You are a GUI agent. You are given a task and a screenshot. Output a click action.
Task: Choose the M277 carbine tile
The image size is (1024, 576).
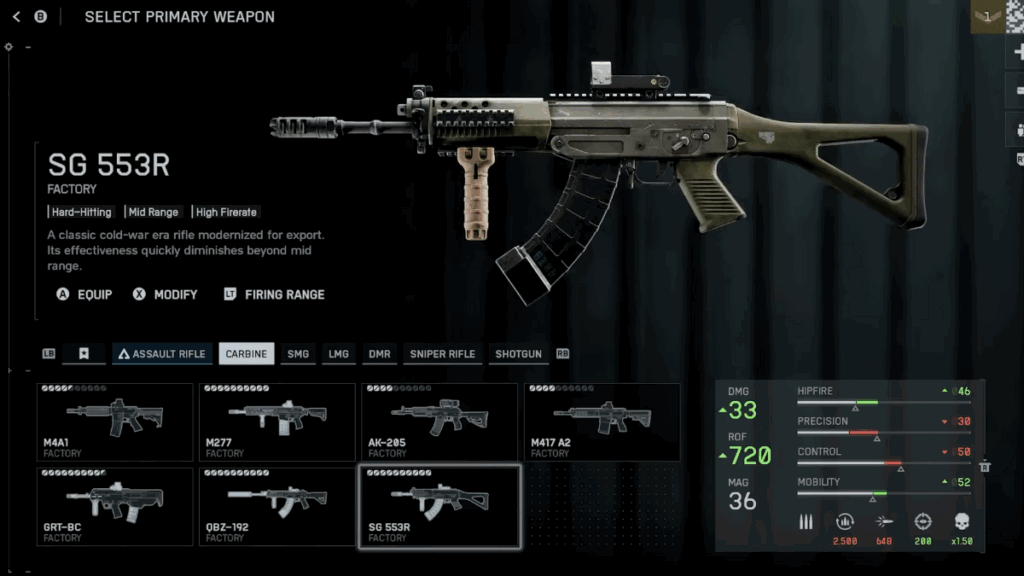click(x=277, y=421)
